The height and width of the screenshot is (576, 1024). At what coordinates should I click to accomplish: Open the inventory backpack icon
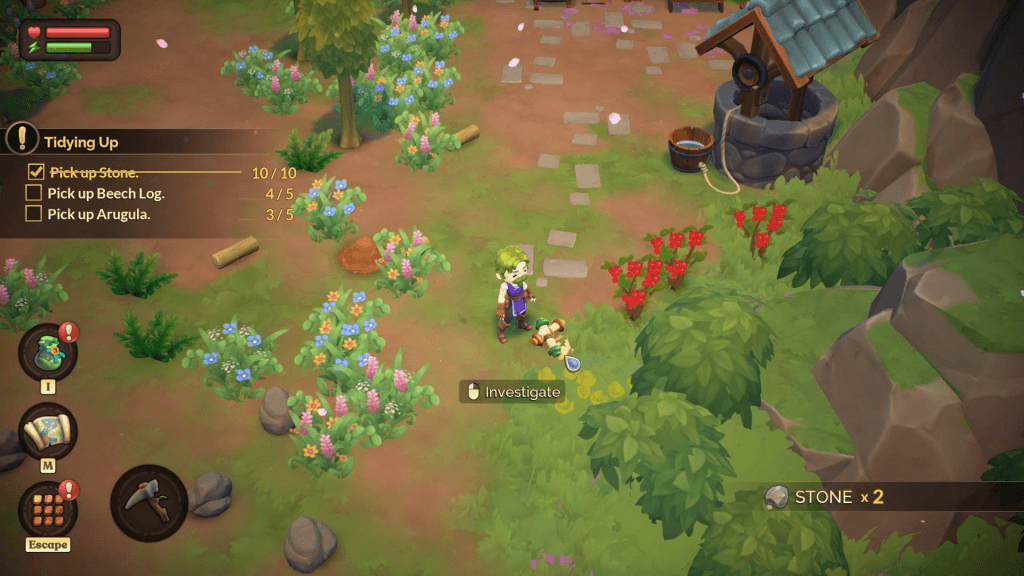(47, 353)
